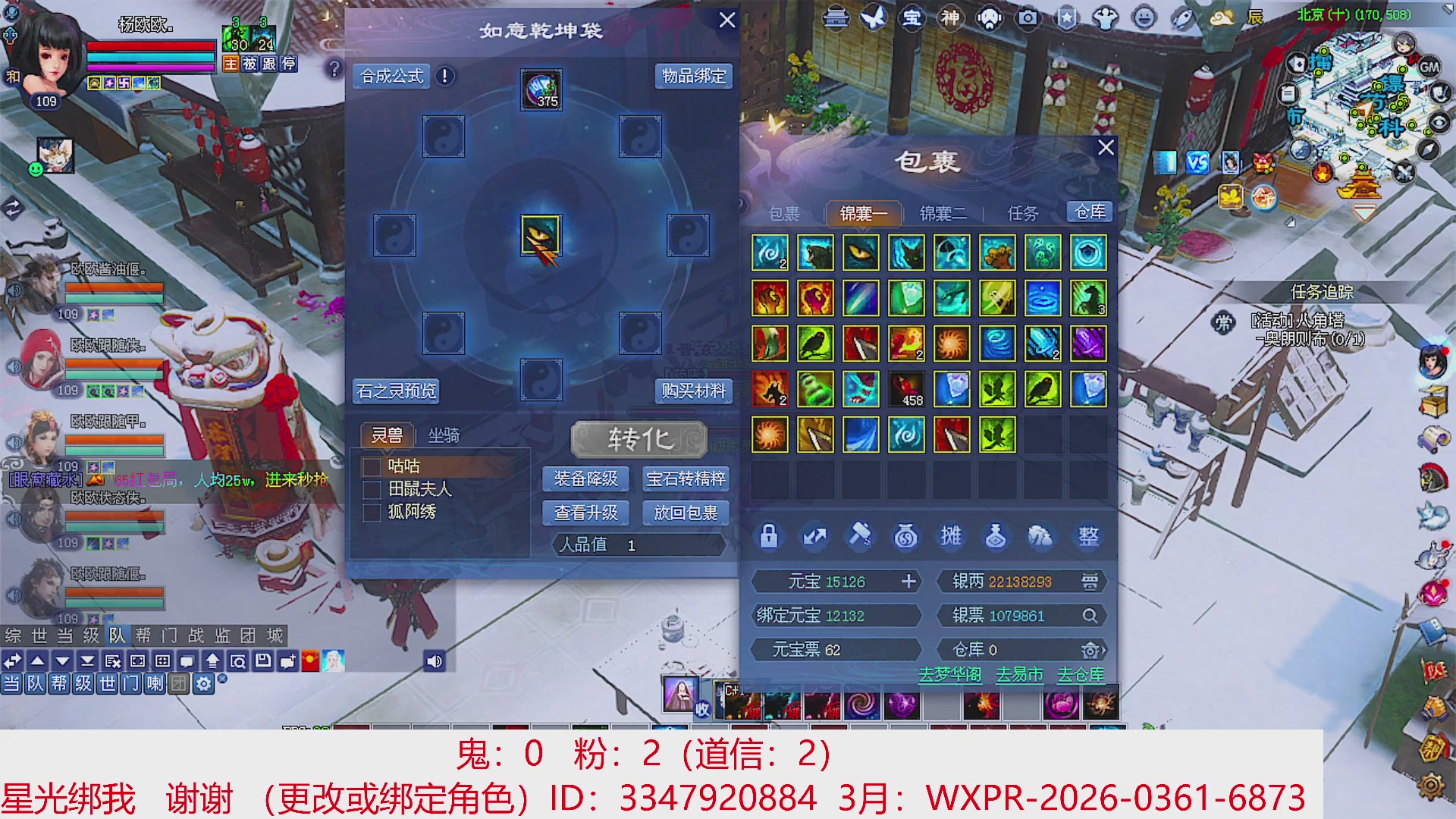
Task: Check the 咕咕 spirit beast checkbox
Action: (372, 466)
